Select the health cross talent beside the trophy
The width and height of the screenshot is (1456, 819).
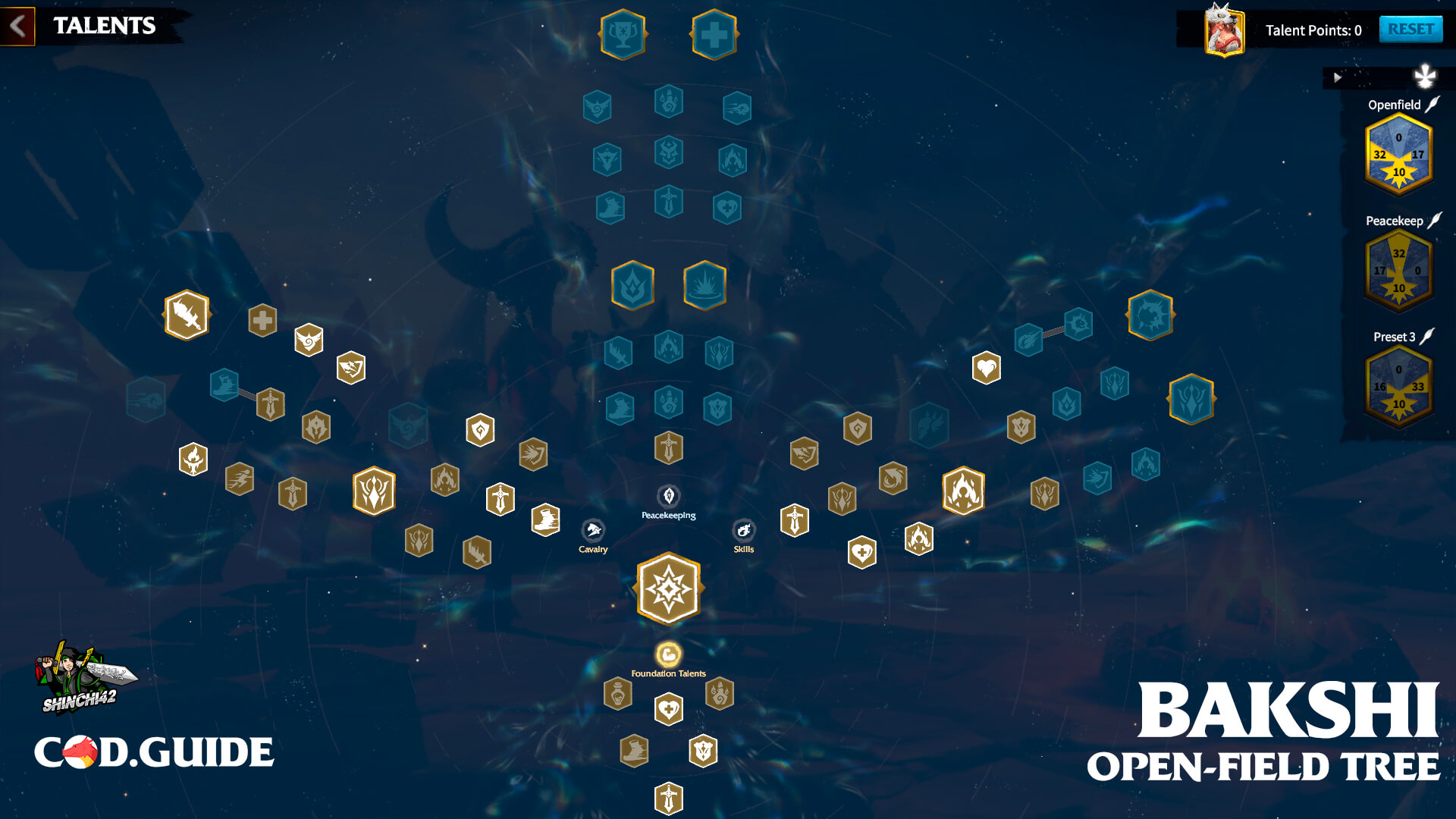pyautogui.click(x=713, y=34)
